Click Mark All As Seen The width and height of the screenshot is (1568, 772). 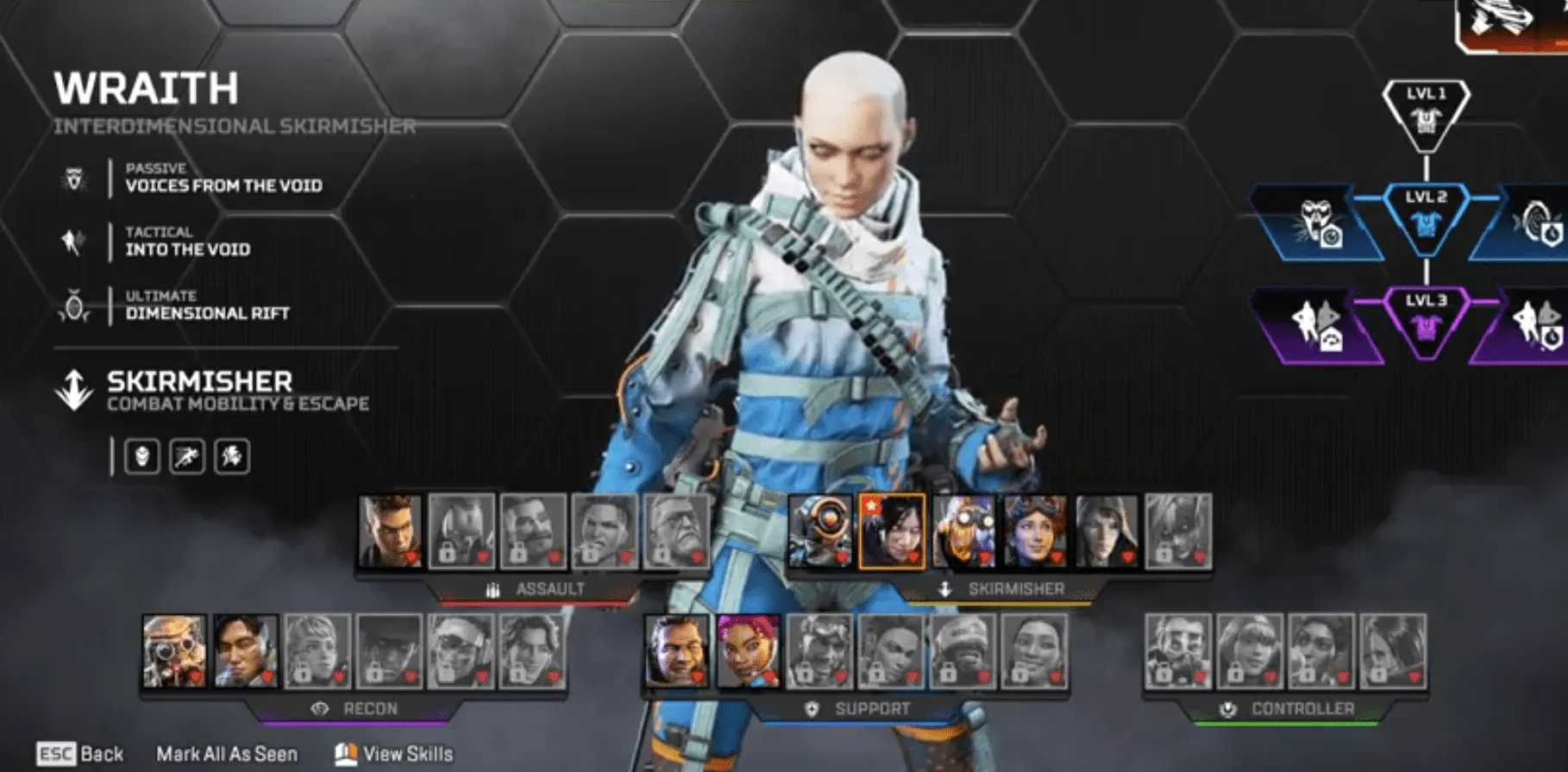click(225, 754)
